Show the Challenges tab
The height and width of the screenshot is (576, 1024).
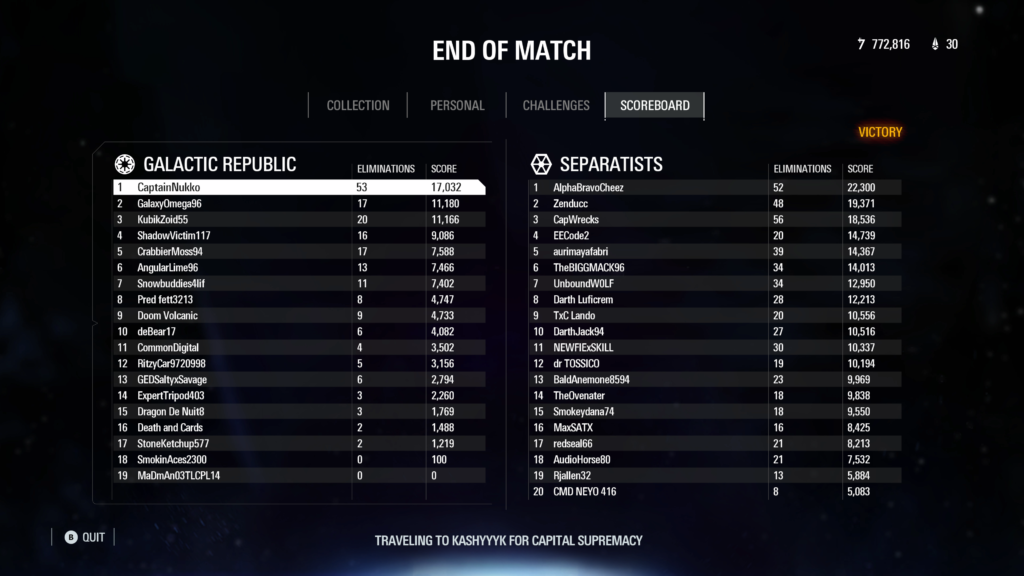point(556,105)
